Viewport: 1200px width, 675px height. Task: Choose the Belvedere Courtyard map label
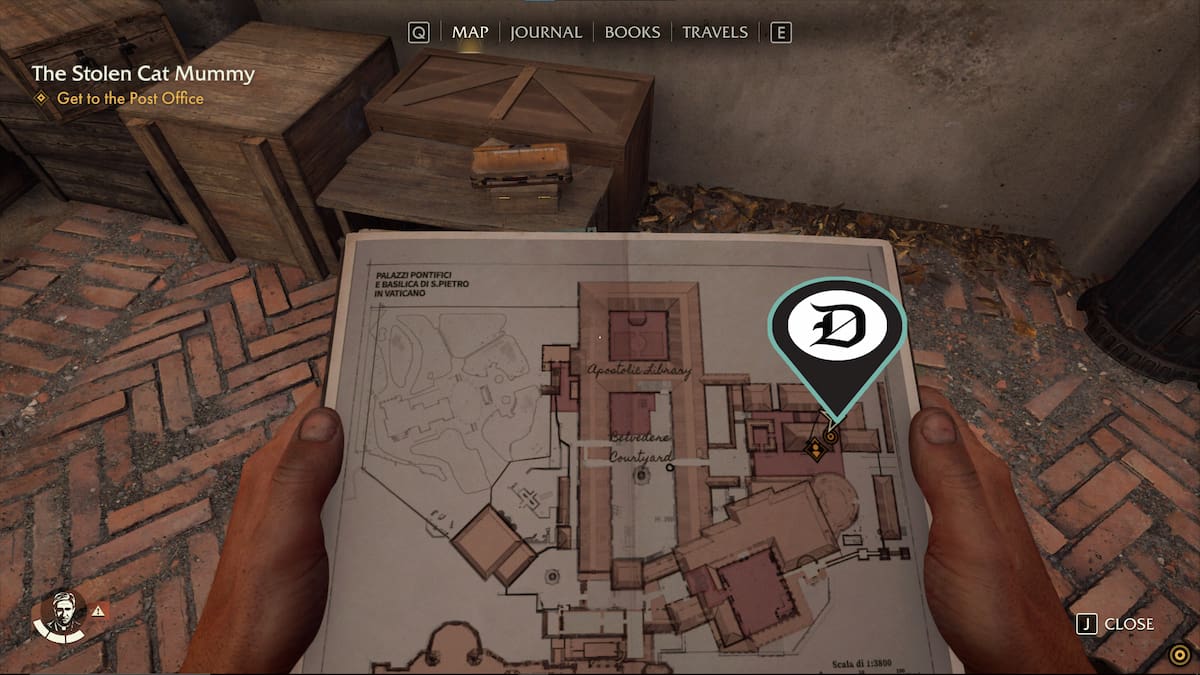[640, 448]
